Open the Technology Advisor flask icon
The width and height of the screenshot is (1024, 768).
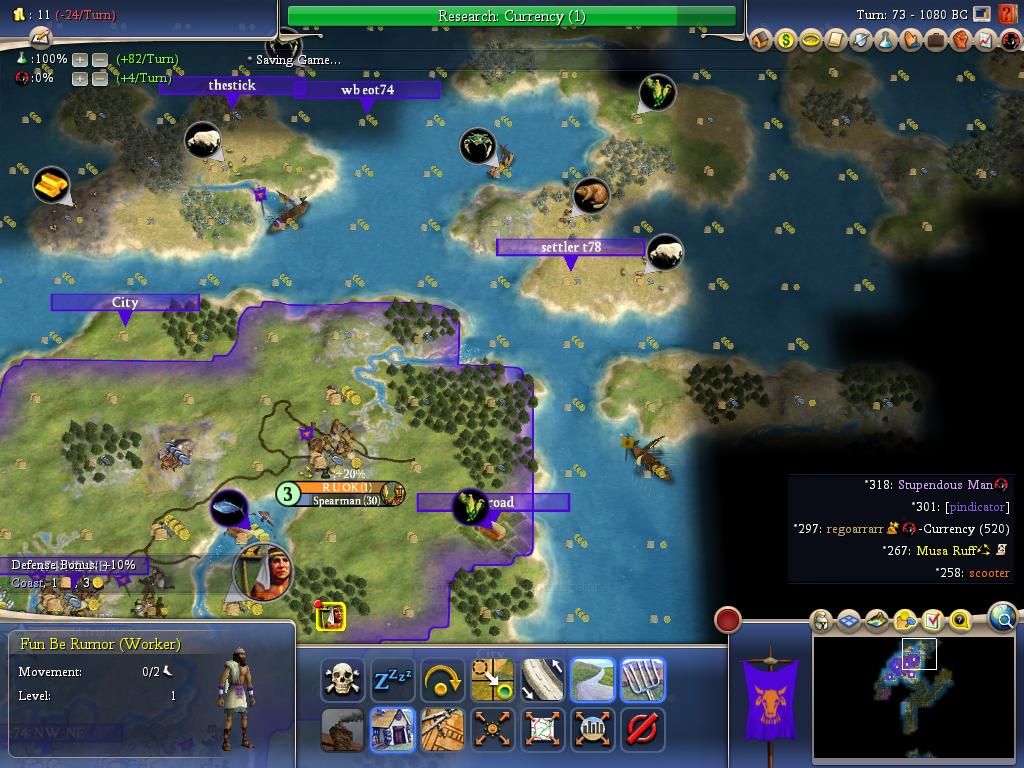pyautogui.click(x=886, y=41)
